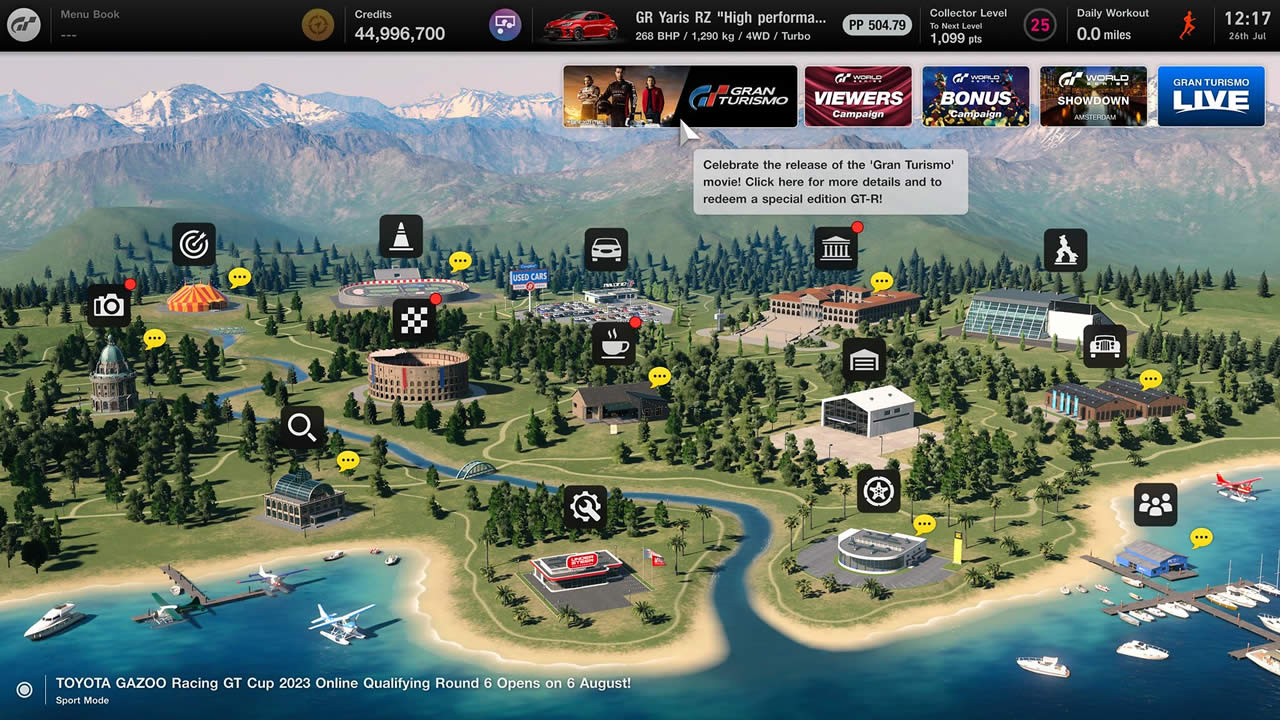The width and height of the screenshot is (1280, 720).
Task: Open GT Auto wheel icon
Action: click(878, 491)
